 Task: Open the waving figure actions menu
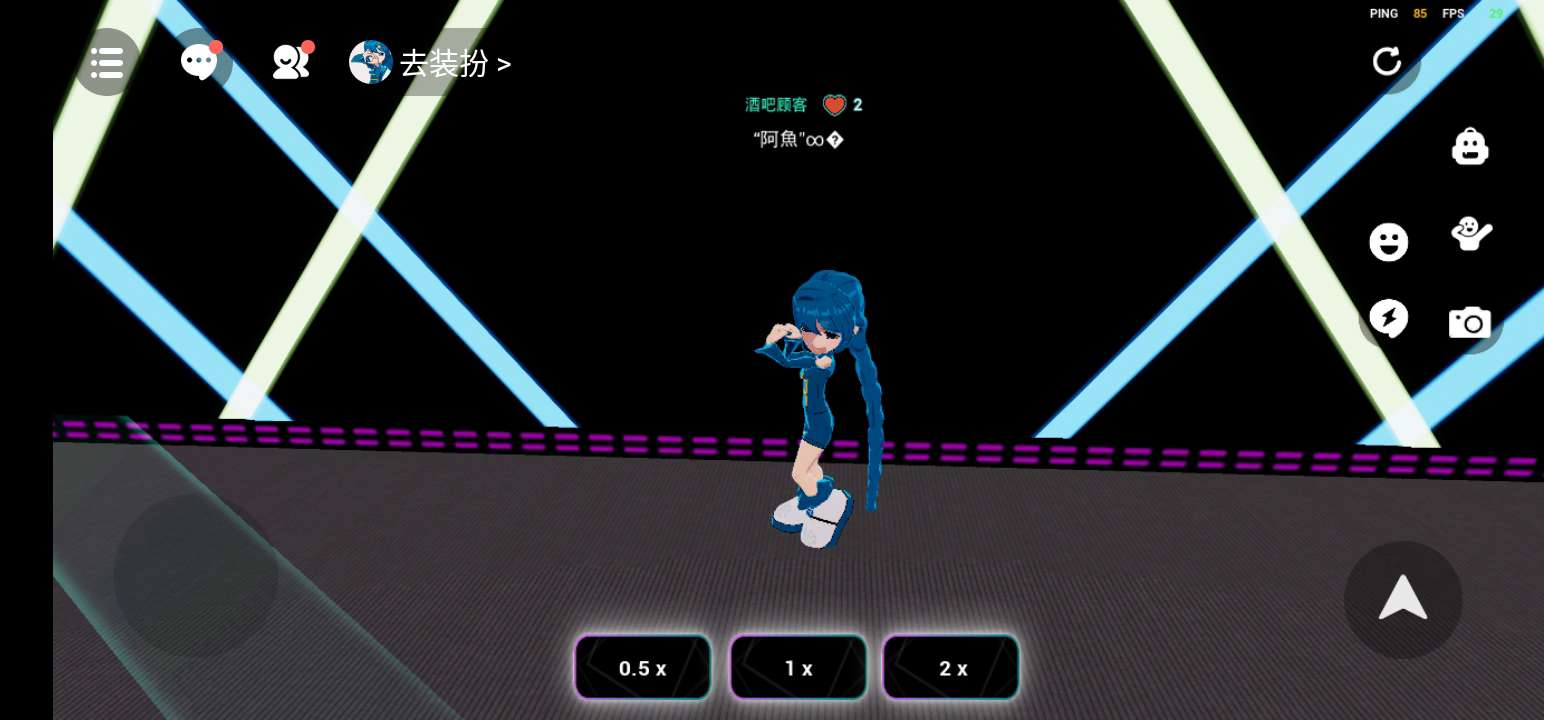click(1470, 234)
